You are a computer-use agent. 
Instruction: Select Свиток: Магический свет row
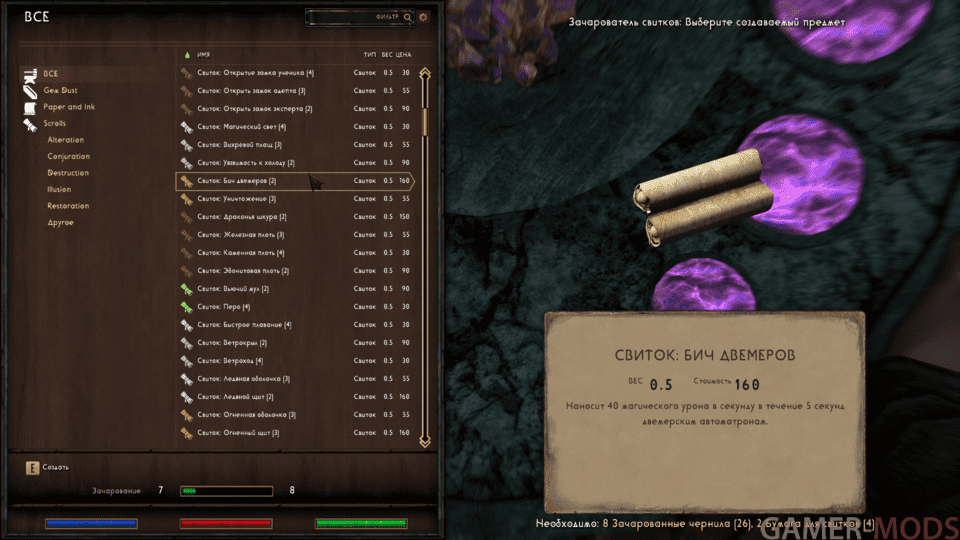pos(241,127)
